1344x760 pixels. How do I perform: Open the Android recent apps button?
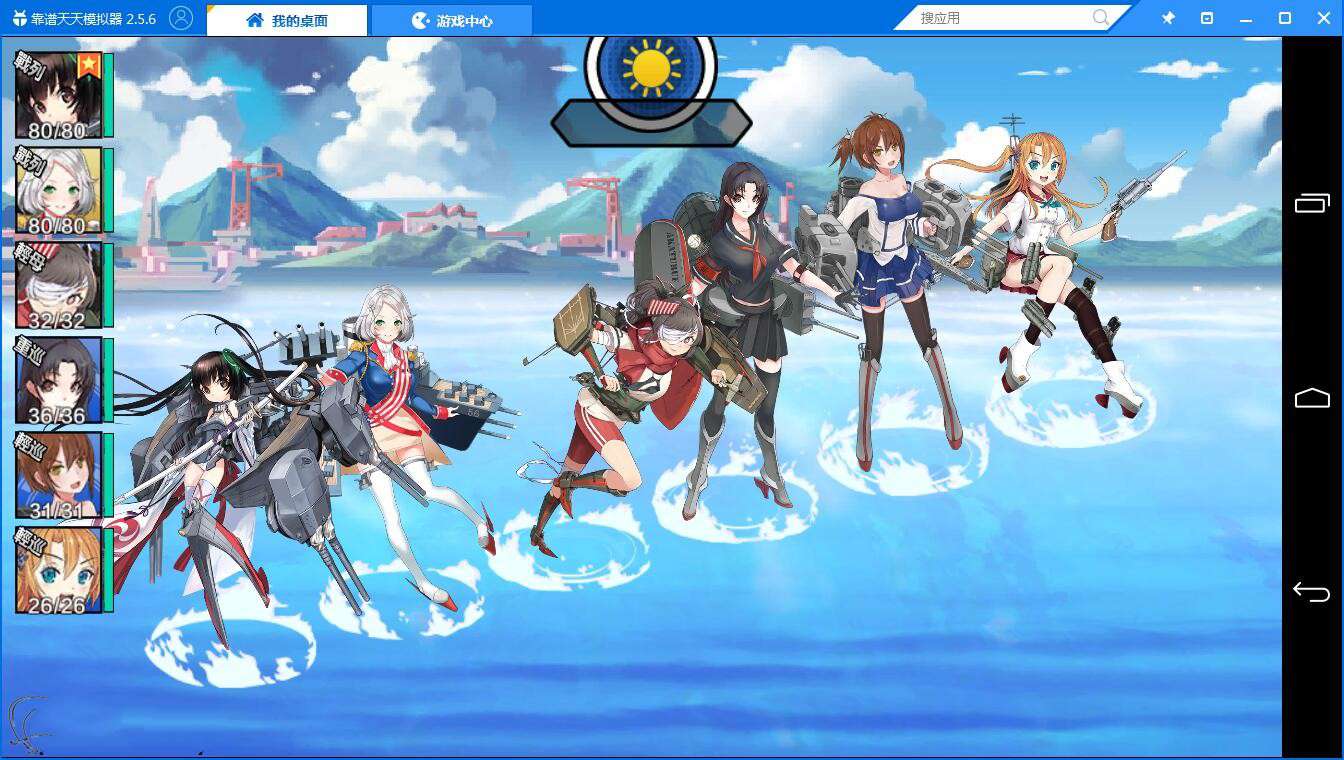click(1312, 204)
